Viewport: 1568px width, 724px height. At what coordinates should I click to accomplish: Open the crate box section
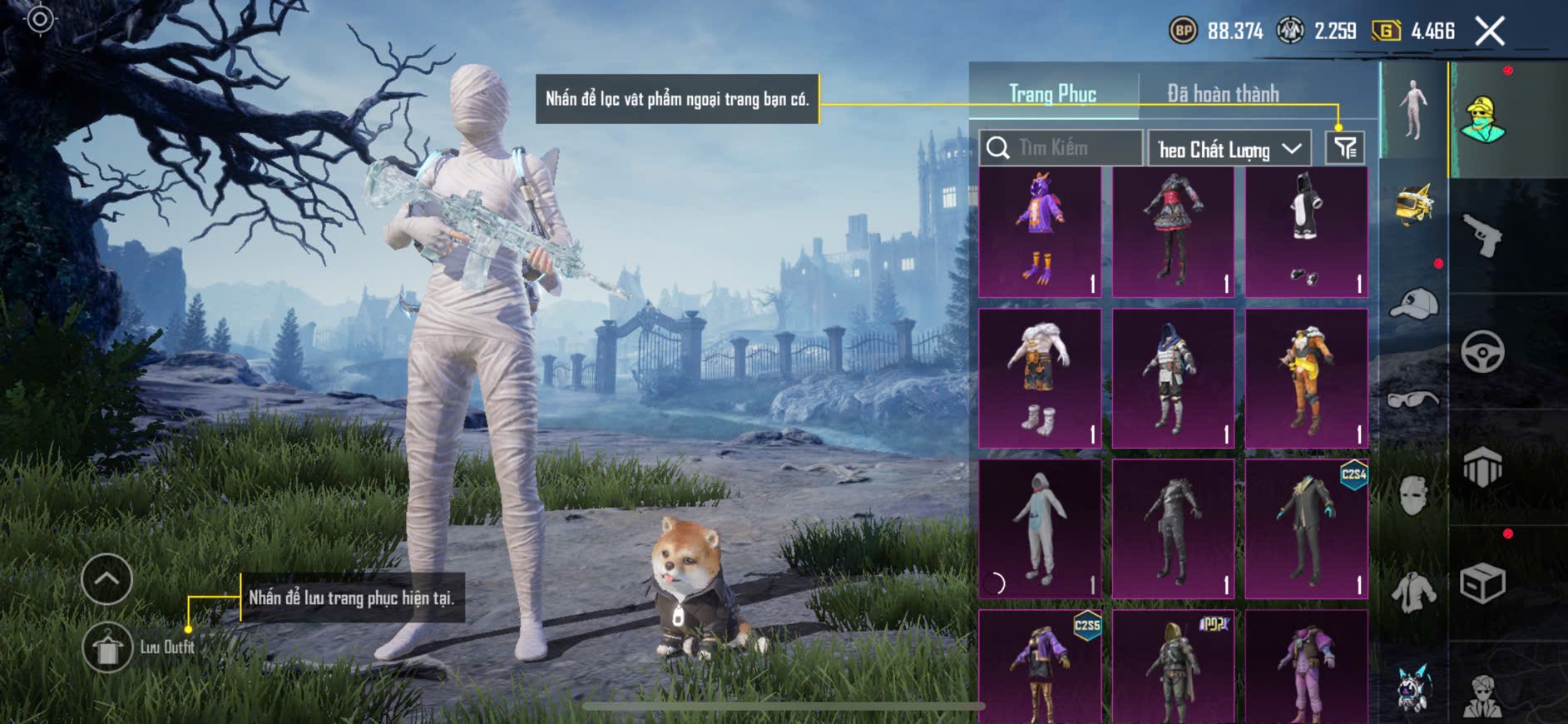1482,583
